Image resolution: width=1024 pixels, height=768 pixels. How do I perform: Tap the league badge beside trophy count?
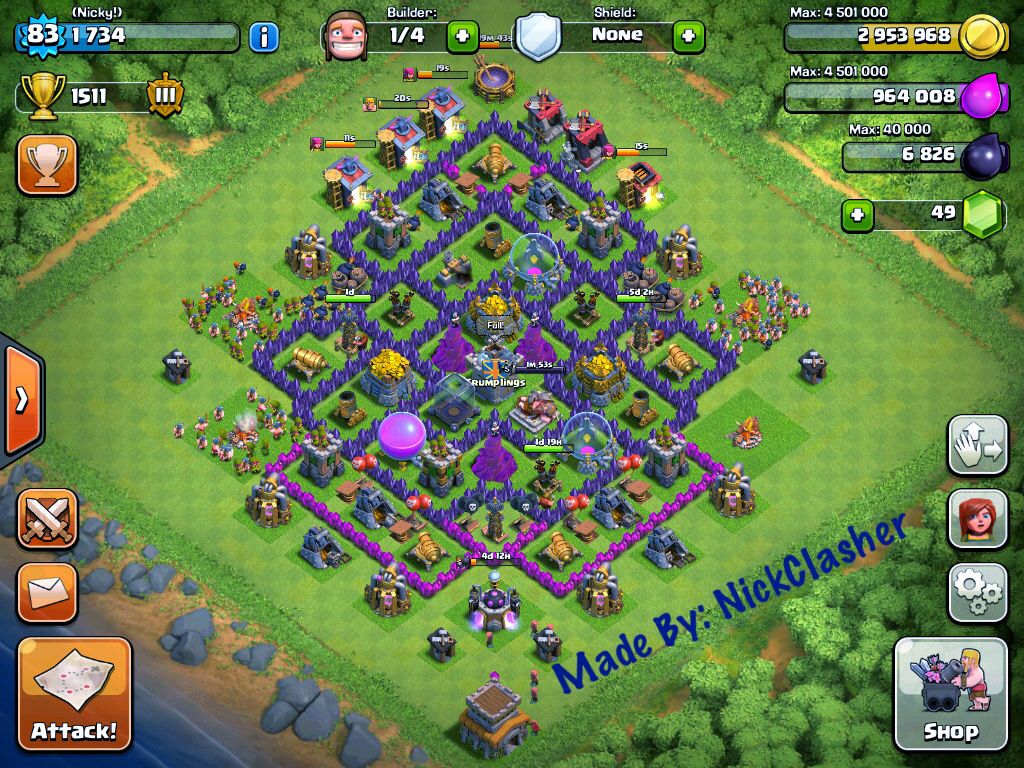click(x=164, y=97)
